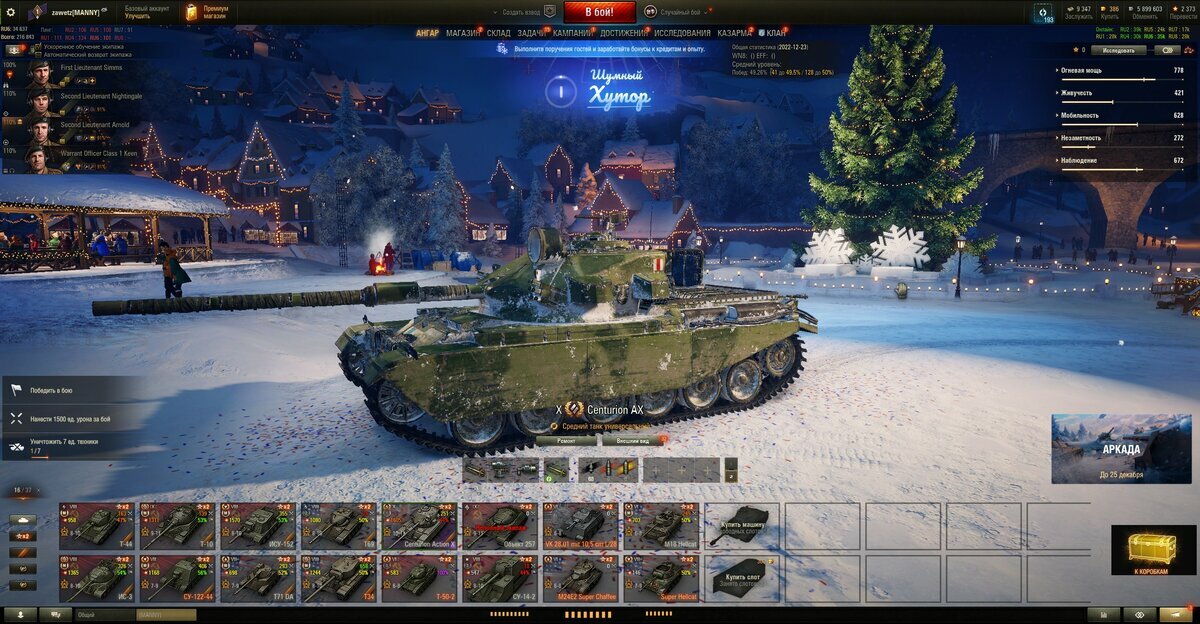1200x624 pixels.
Task: Open the Внешний вид customization button
Action: point(632,440)
